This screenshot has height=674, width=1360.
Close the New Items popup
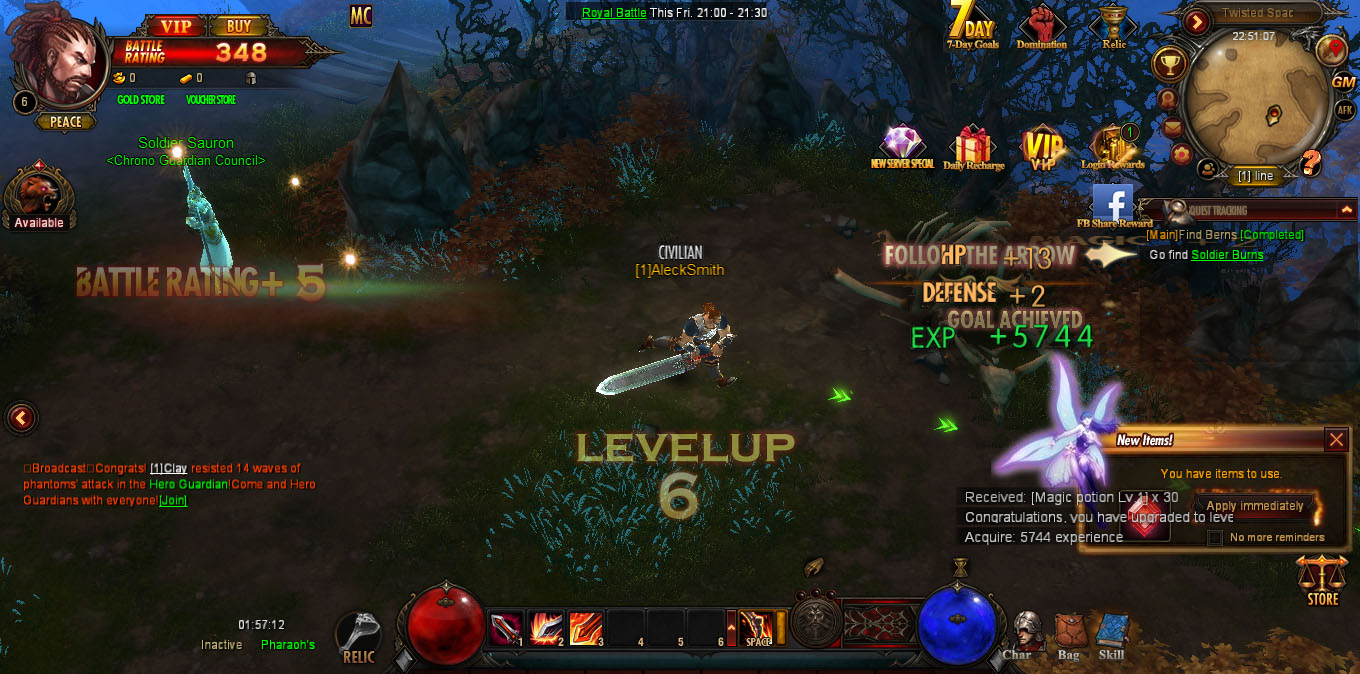tap(1336, 439)
